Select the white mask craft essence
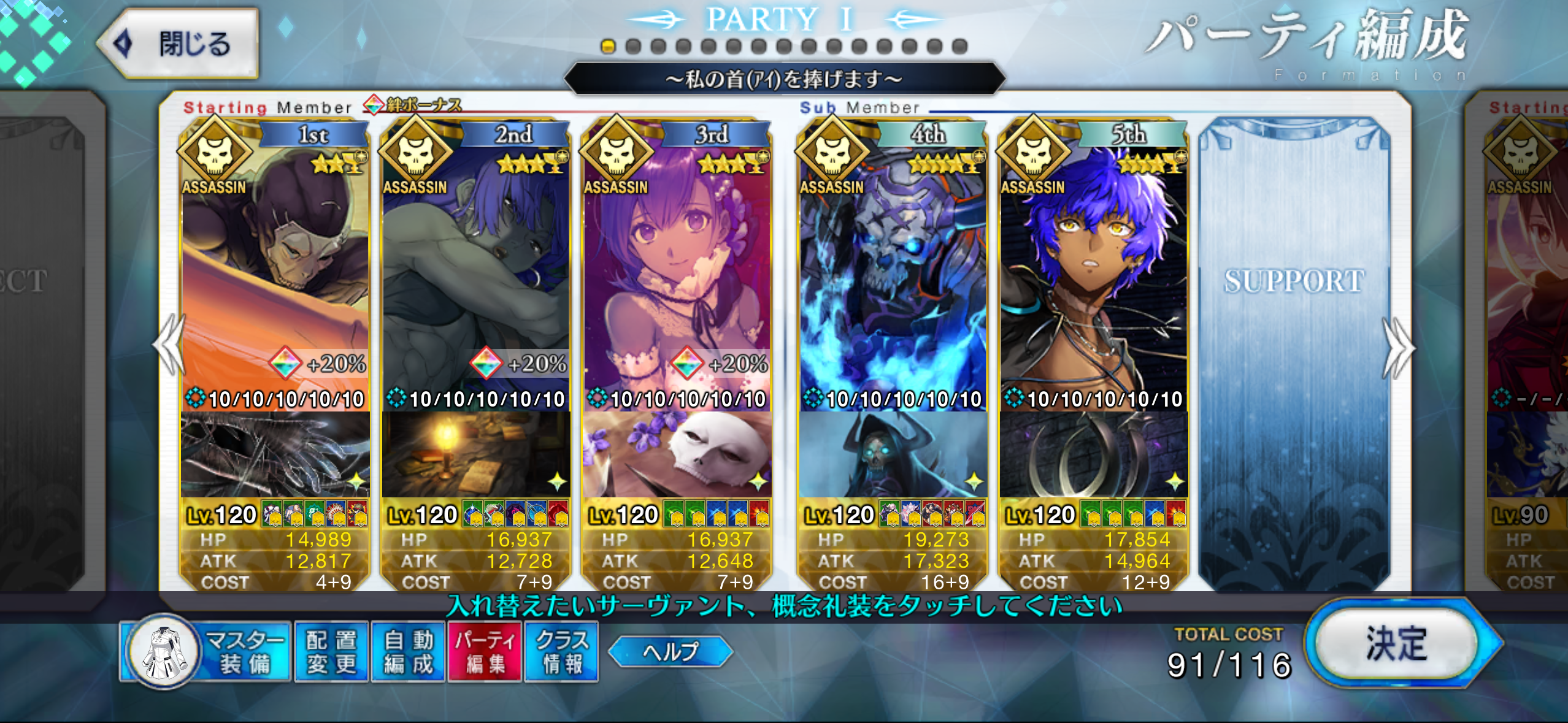Image resolution: width=1568 pixels, height=723 pixels. 677,455
